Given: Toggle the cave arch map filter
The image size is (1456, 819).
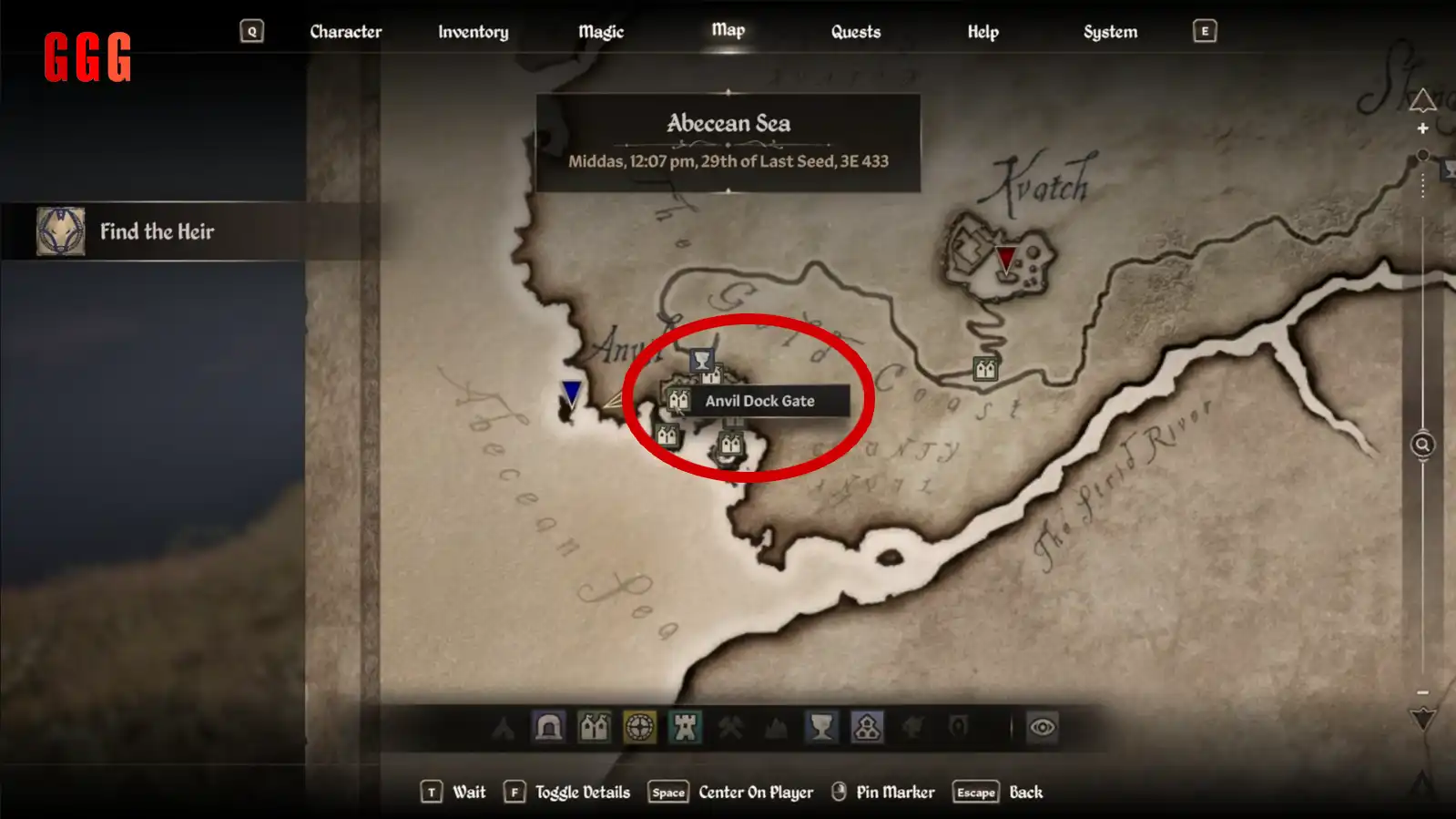Looking at the screenshot, I should coord(548,727).
